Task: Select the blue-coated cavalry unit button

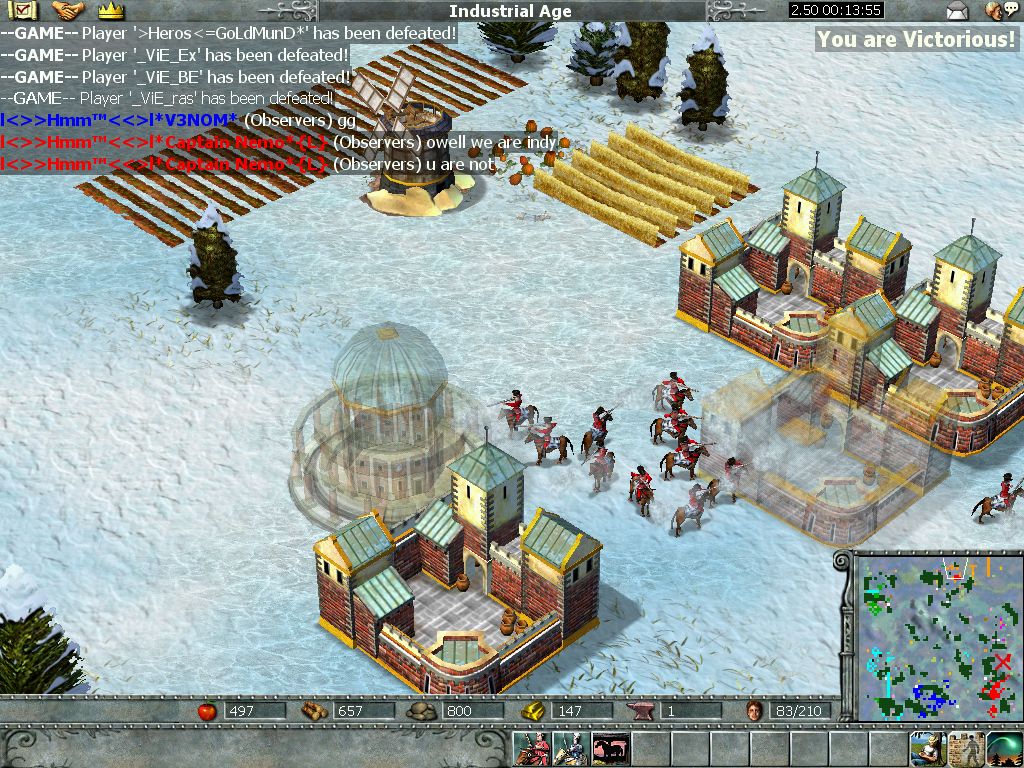Action: tap(570, 749)
